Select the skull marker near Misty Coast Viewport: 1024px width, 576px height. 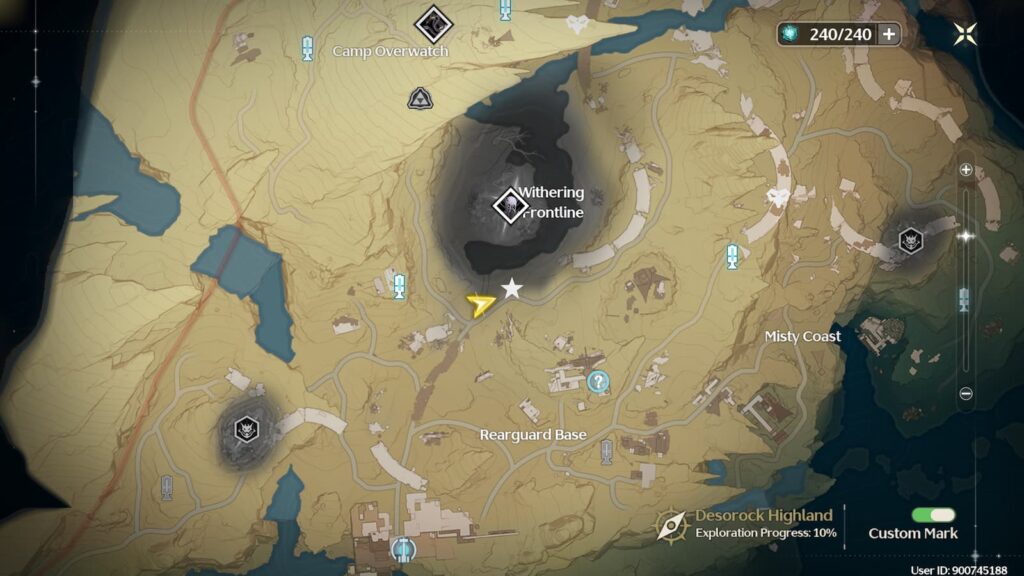point(910,240)
